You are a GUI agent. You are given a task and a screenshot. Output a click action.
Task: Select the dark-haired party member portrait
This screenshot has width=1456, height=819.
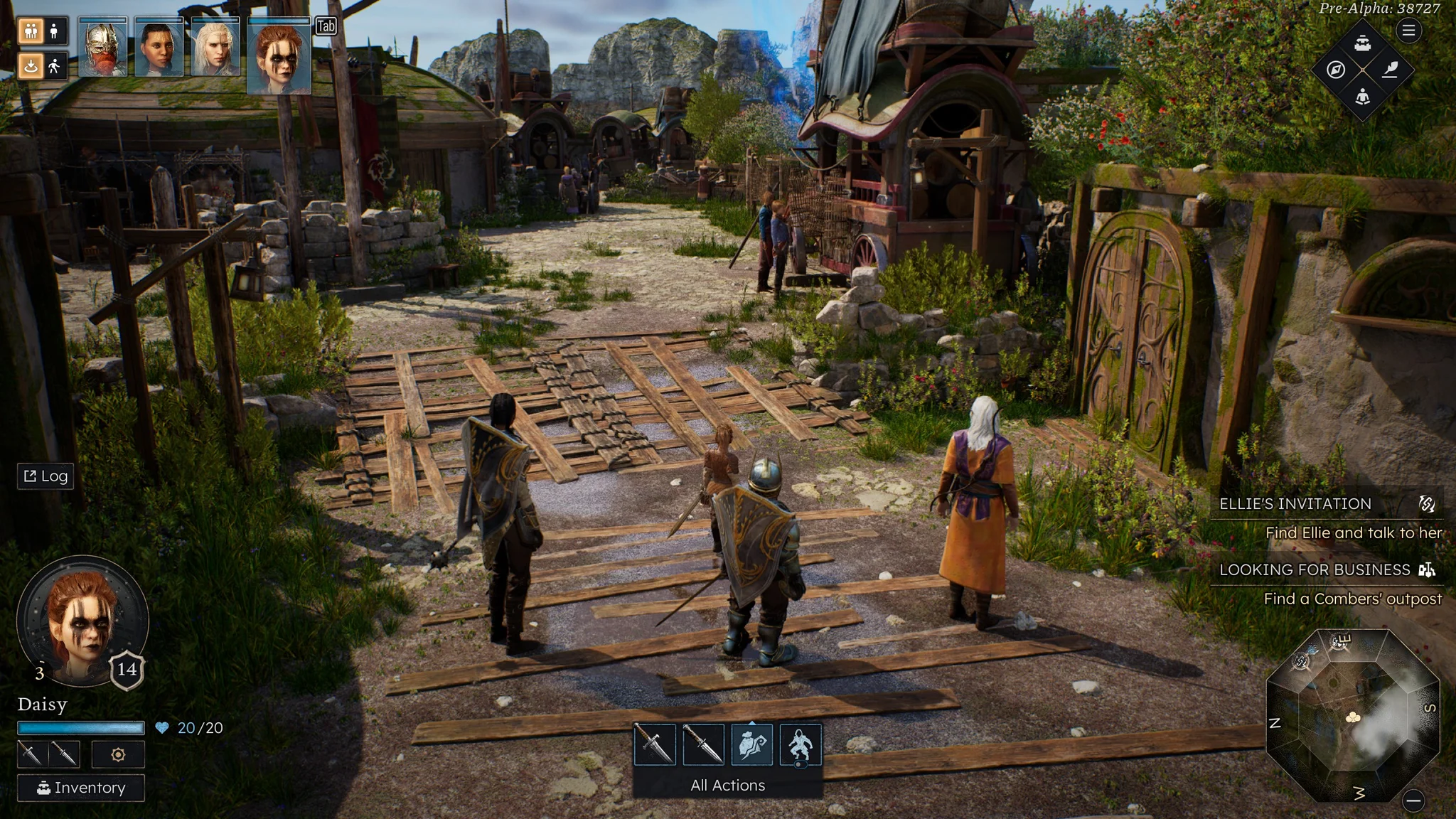coord(159,48)
